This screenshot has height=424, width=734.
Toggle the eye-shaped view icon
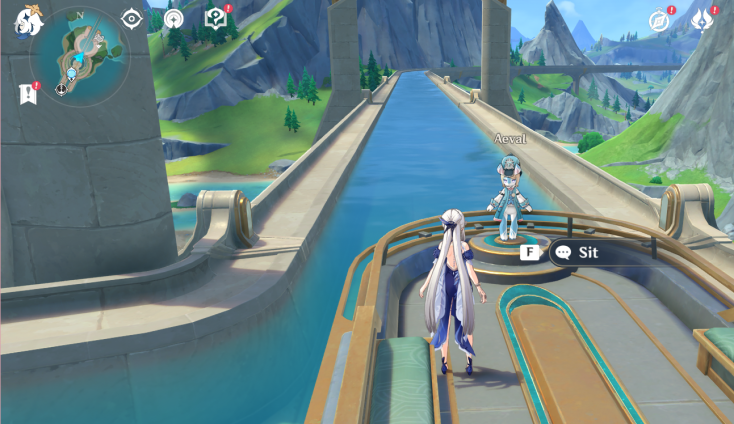click(132, 18)
